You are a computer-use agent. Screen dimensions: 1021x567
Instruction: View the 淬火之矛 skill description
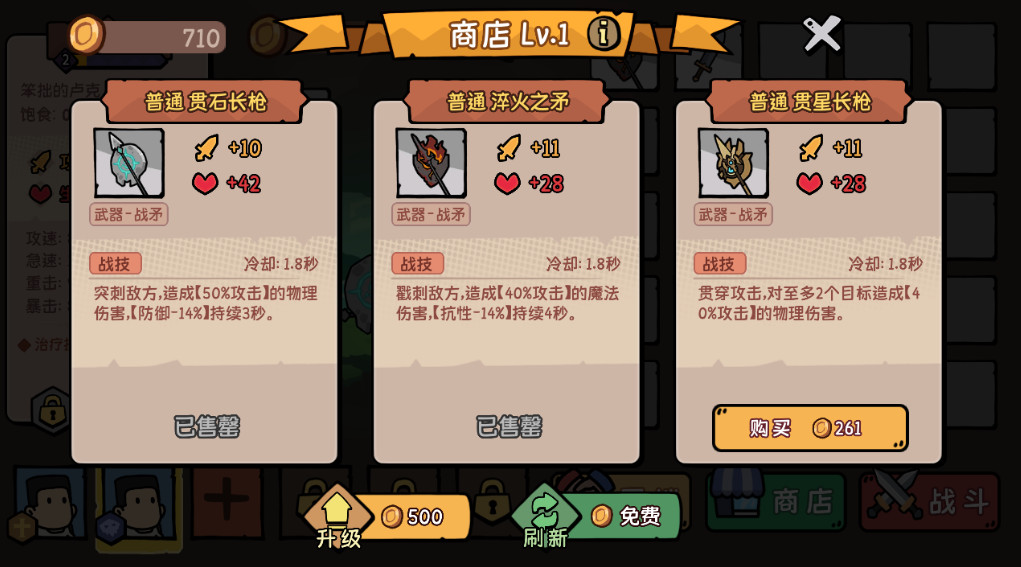tap(507, 303)
